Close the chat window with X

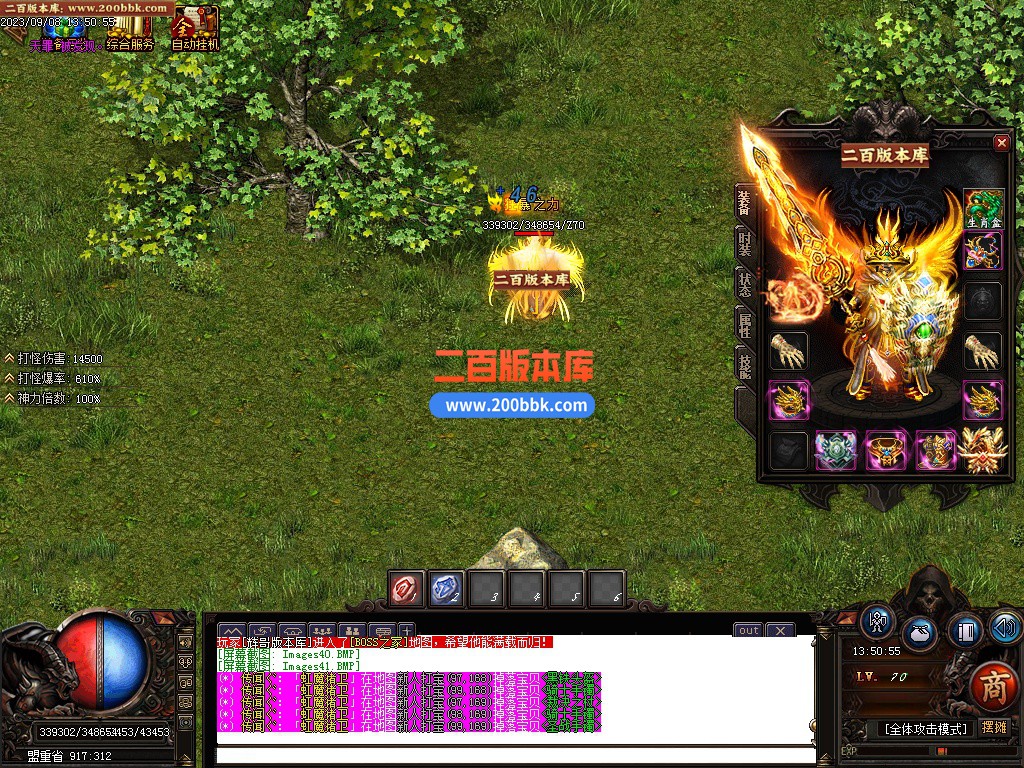pos(780,630)
